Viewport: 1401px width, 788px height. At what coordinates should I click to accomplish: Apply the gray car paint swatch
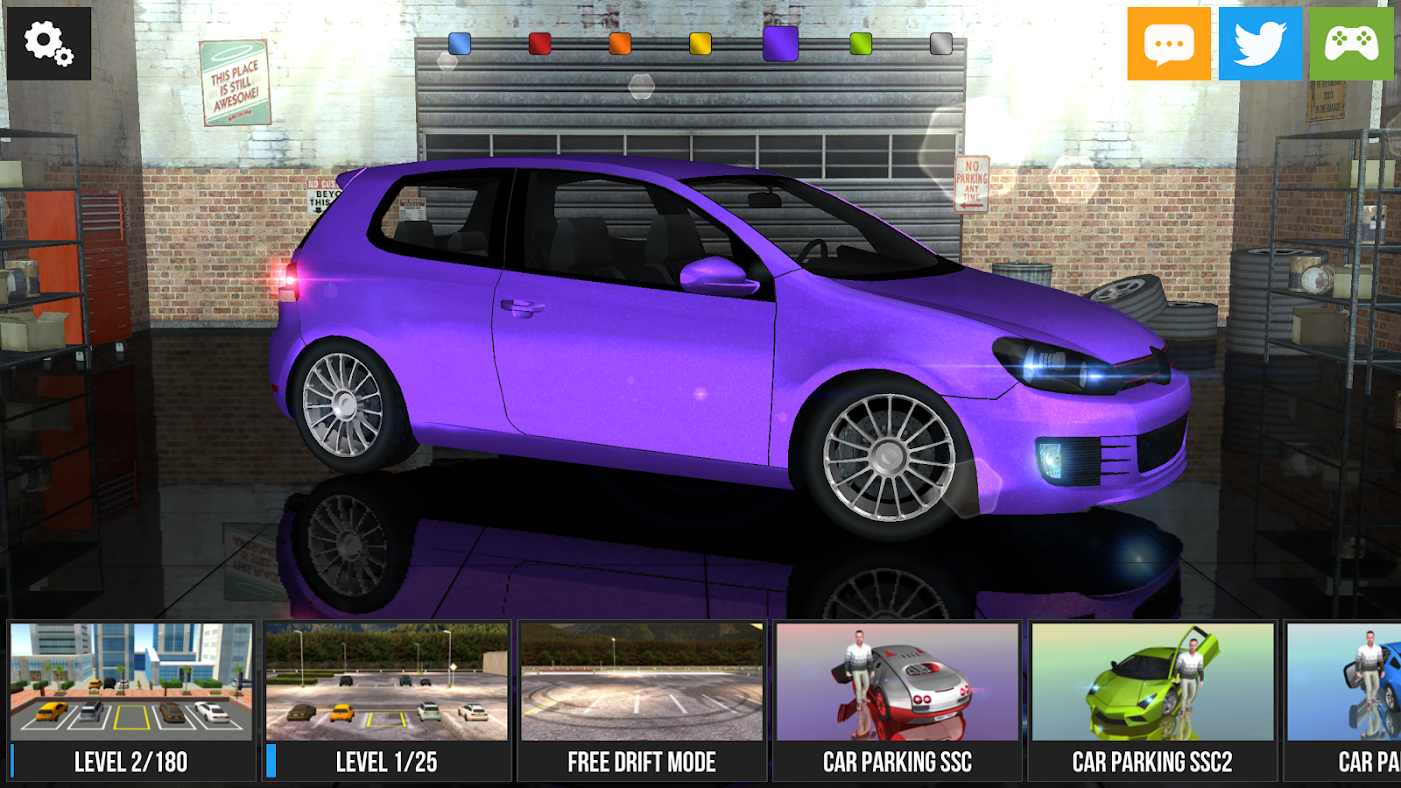pos(941,43)
